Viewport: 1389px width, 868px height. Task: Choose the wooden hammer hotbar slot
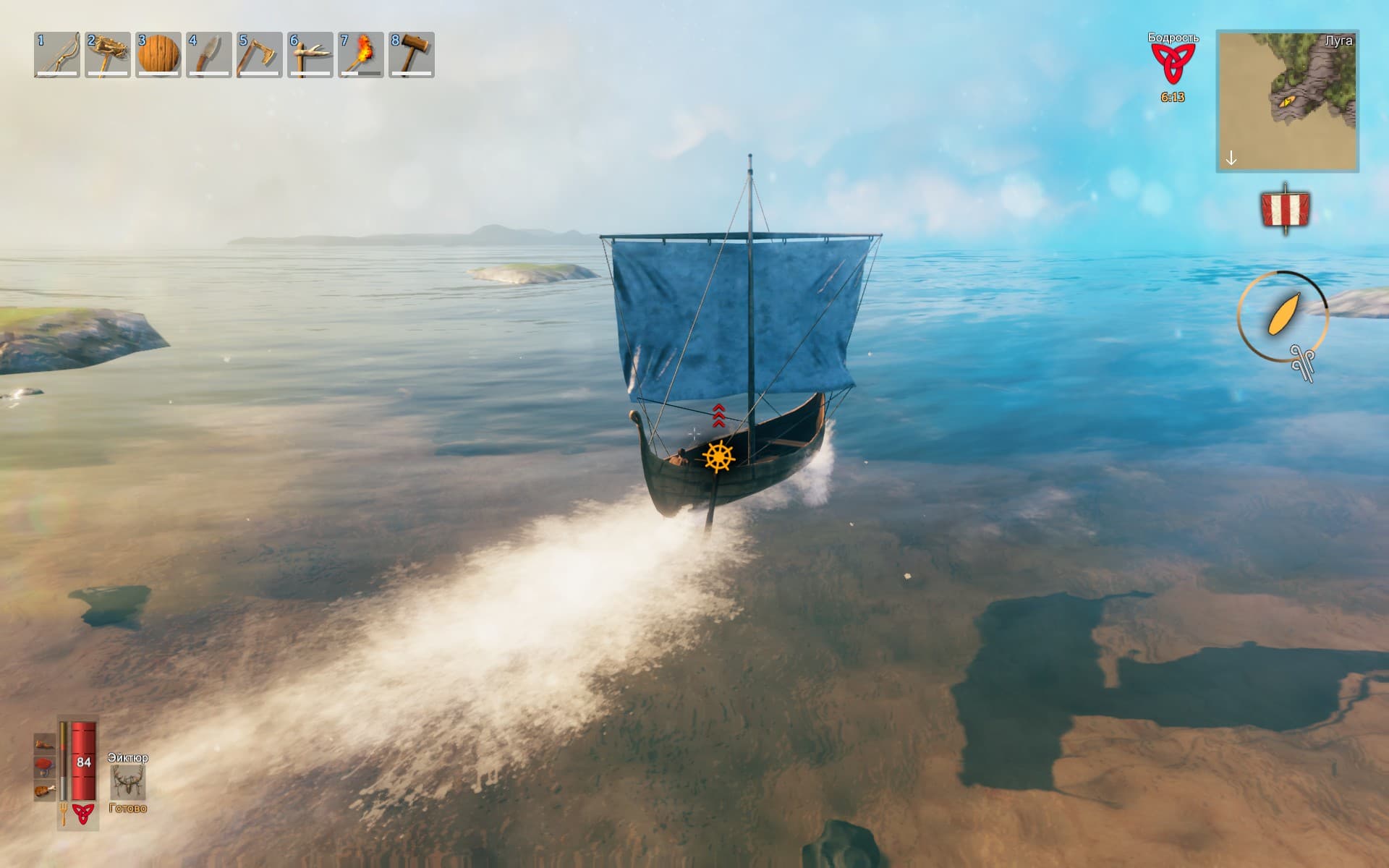[412, 54]
